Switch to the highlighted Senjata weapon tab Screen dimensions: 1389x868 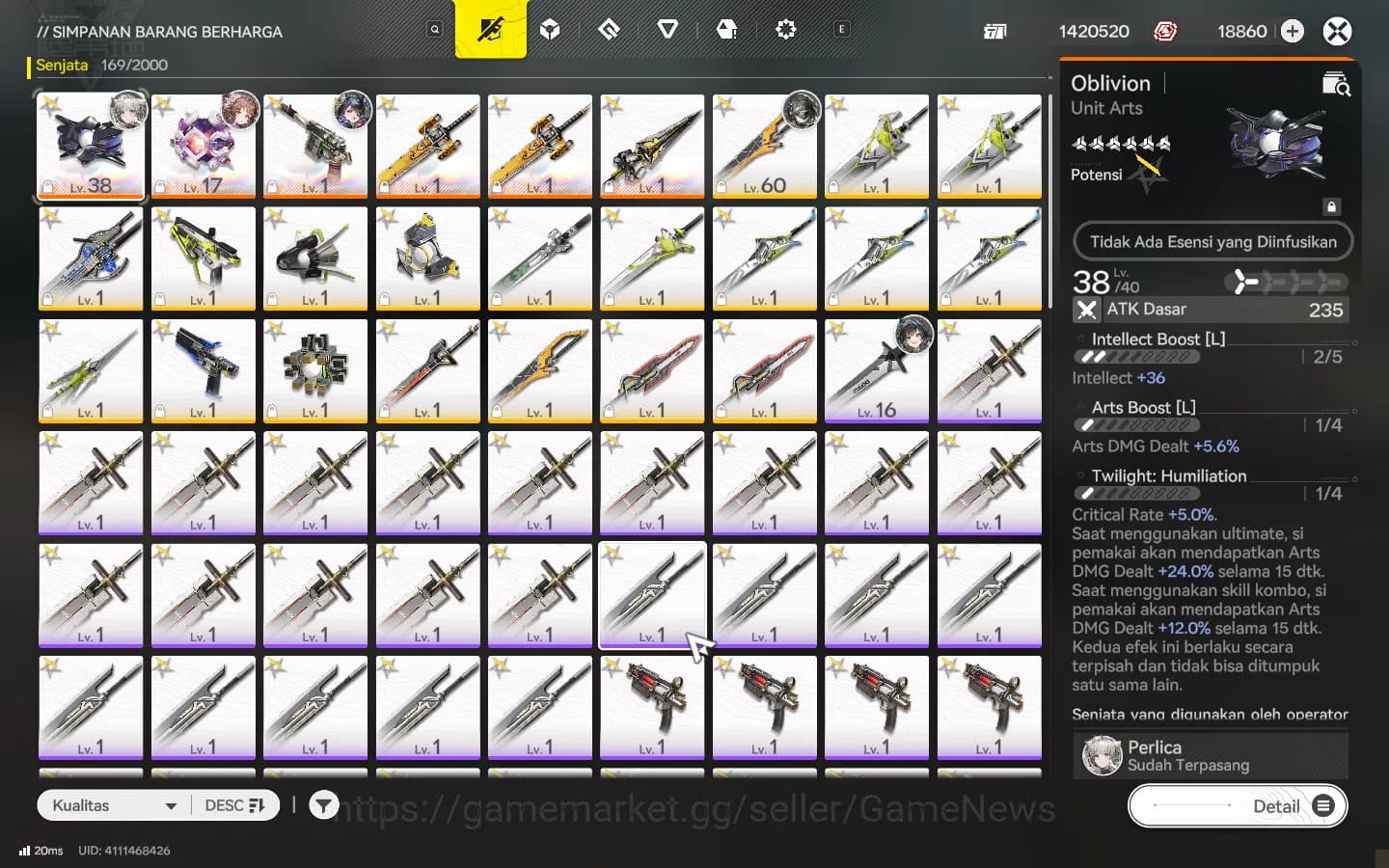pyautogui.click(x=61, y=65)
